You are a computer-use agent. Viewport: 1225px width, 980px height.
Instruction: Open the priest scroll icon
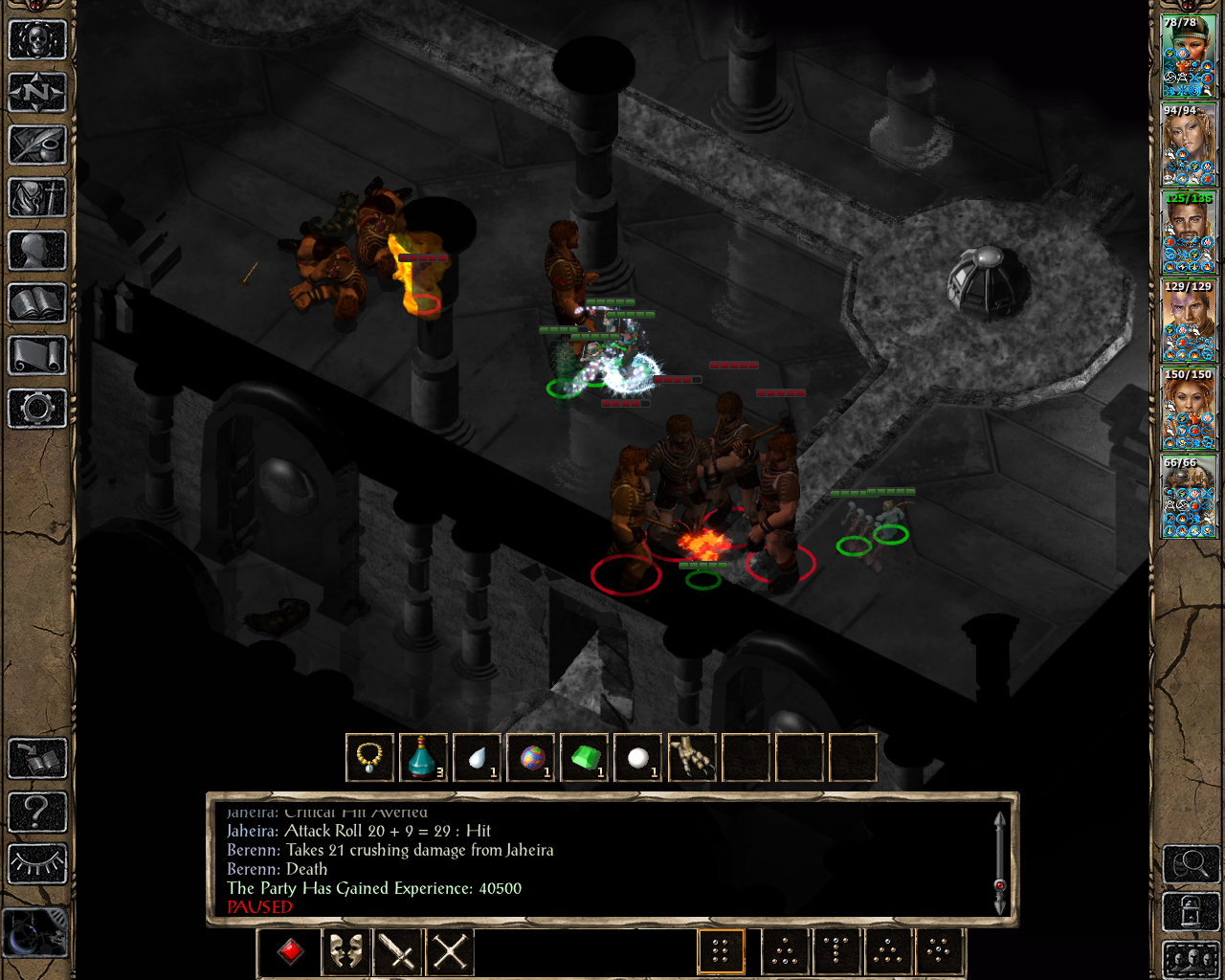[x=37, y=356]
